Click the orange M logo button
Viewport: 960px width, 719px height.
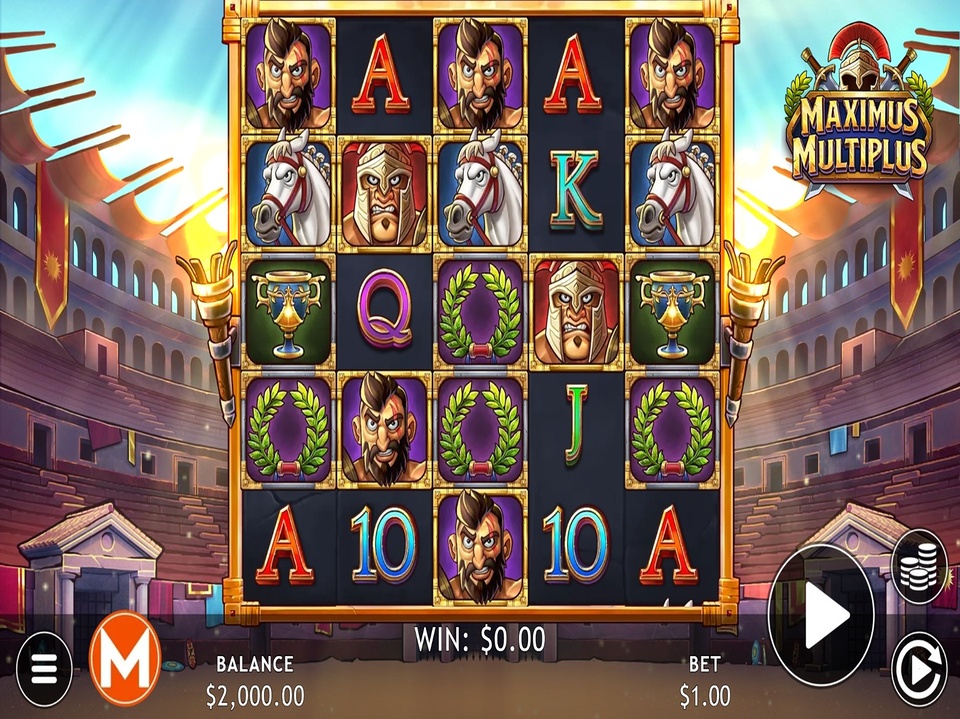point(125,659)
